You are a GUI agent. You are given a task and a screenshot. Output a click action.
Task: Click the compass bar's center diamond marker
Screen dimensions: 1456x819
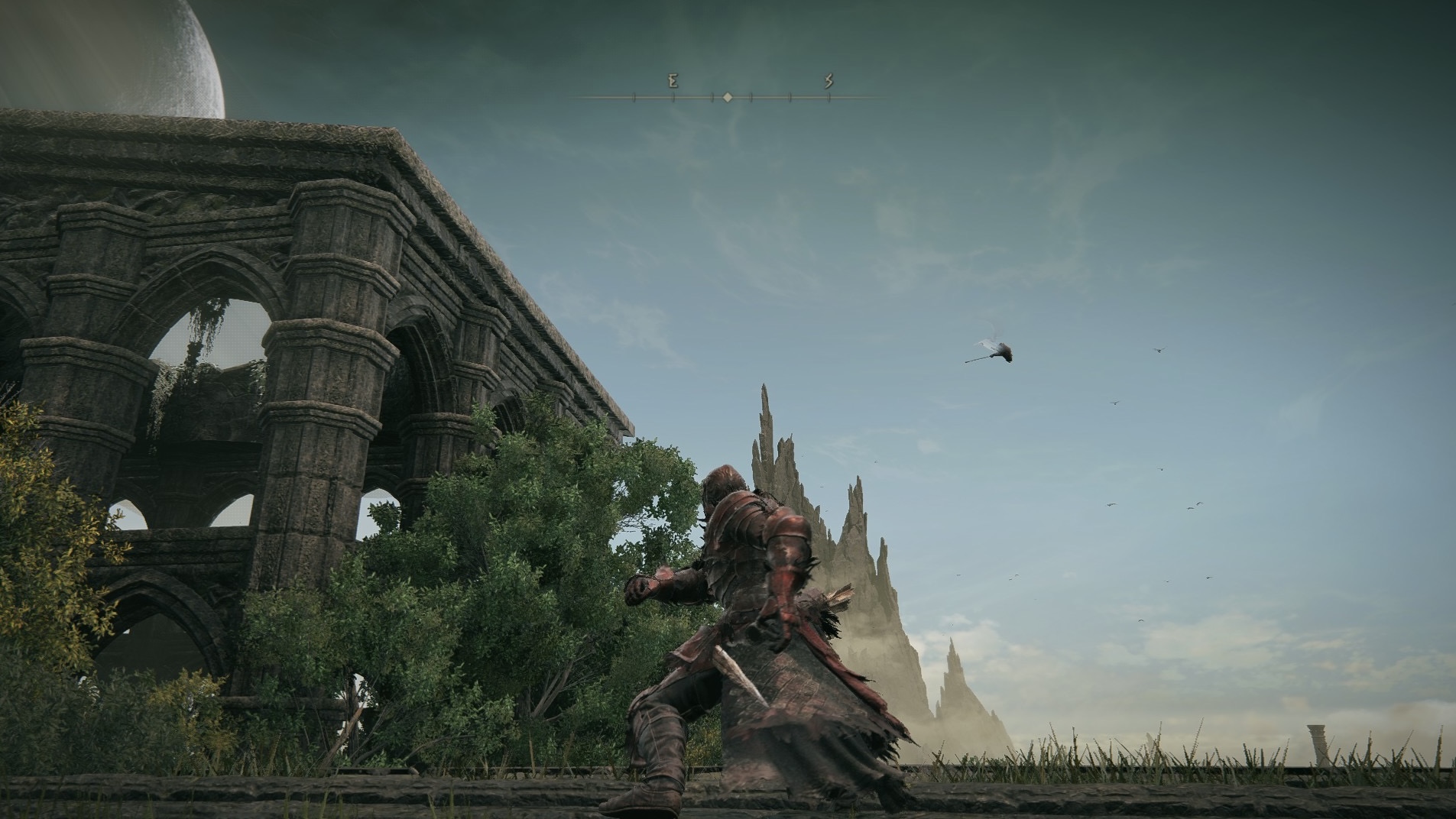[728, 98]
